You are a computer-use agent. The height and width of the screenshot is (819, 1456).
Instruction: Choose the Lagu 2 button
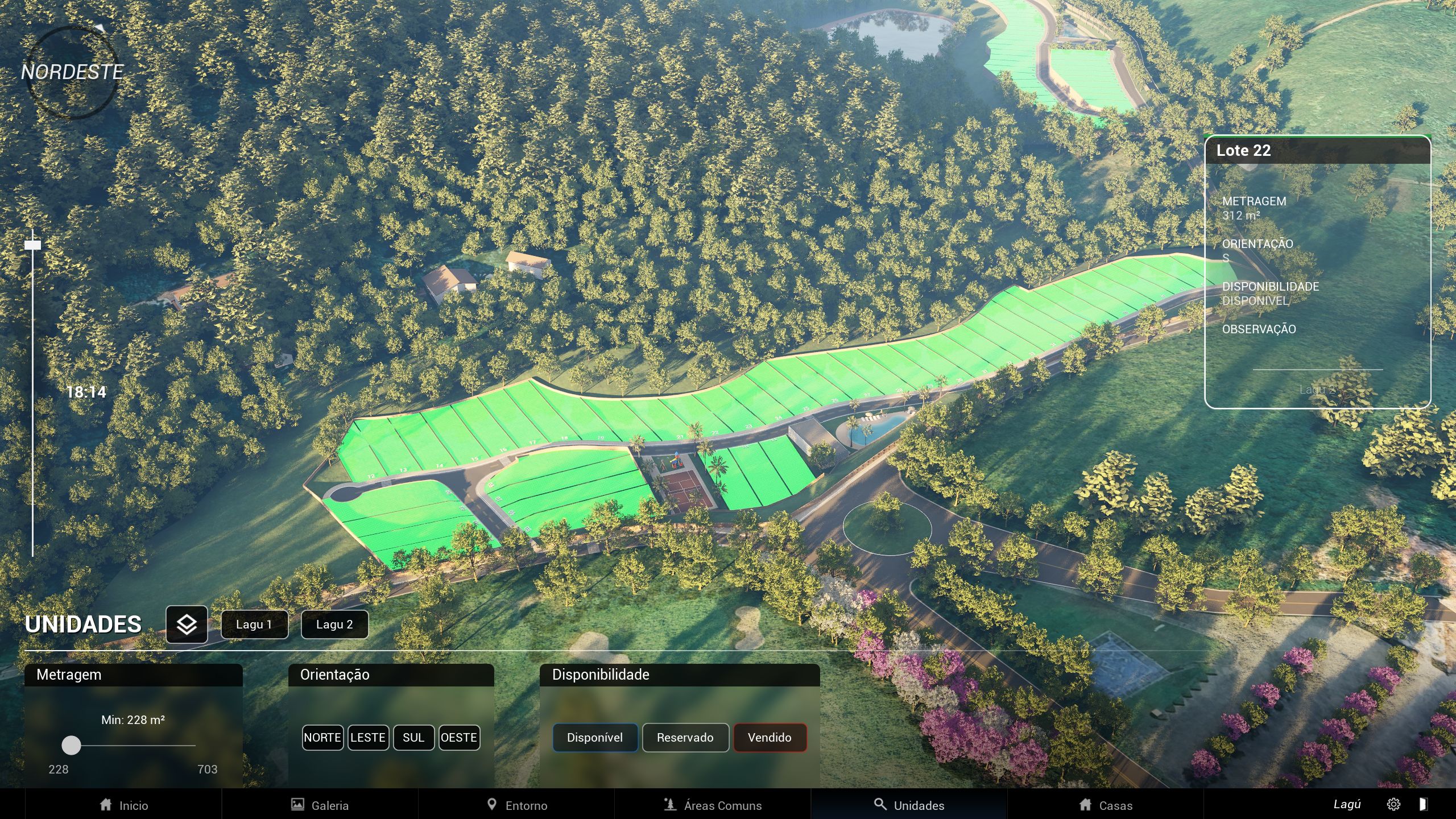[x=334, y=624]
